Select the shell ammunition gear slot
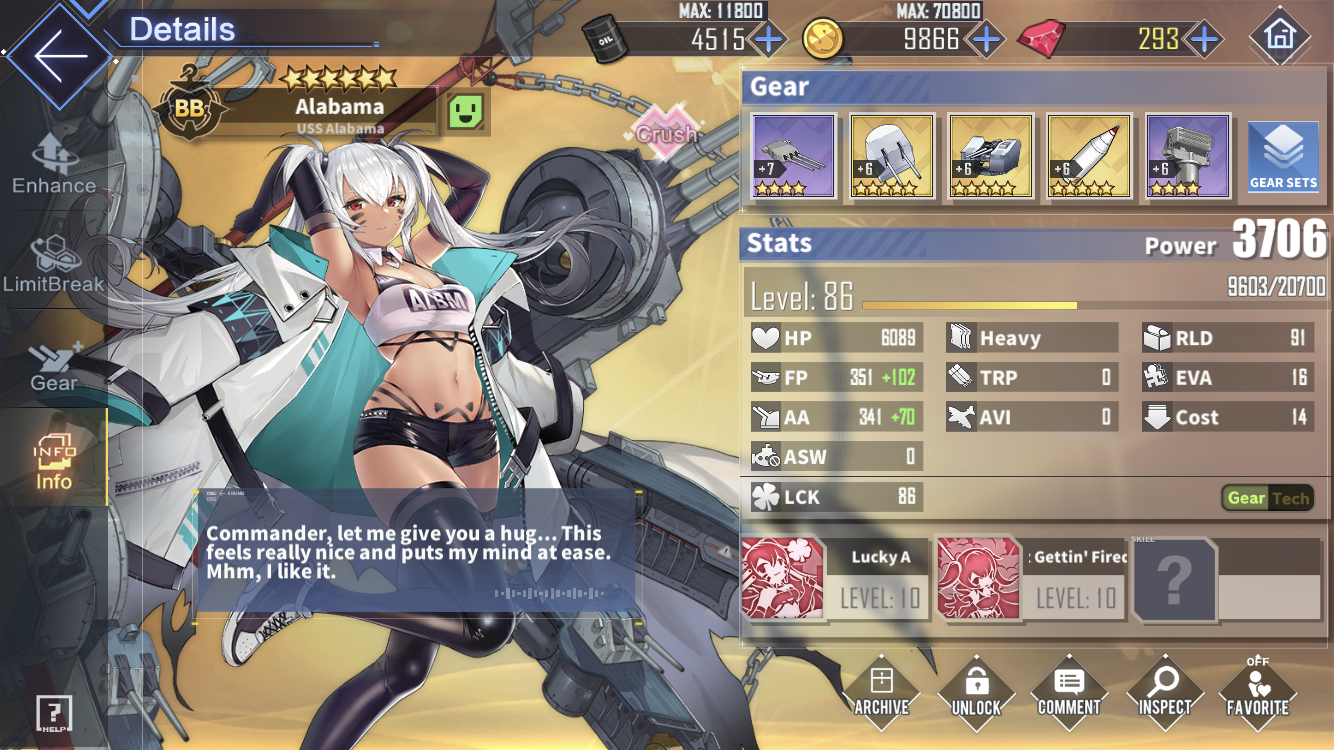The image size is (1334, 750). click(1089, 156)
